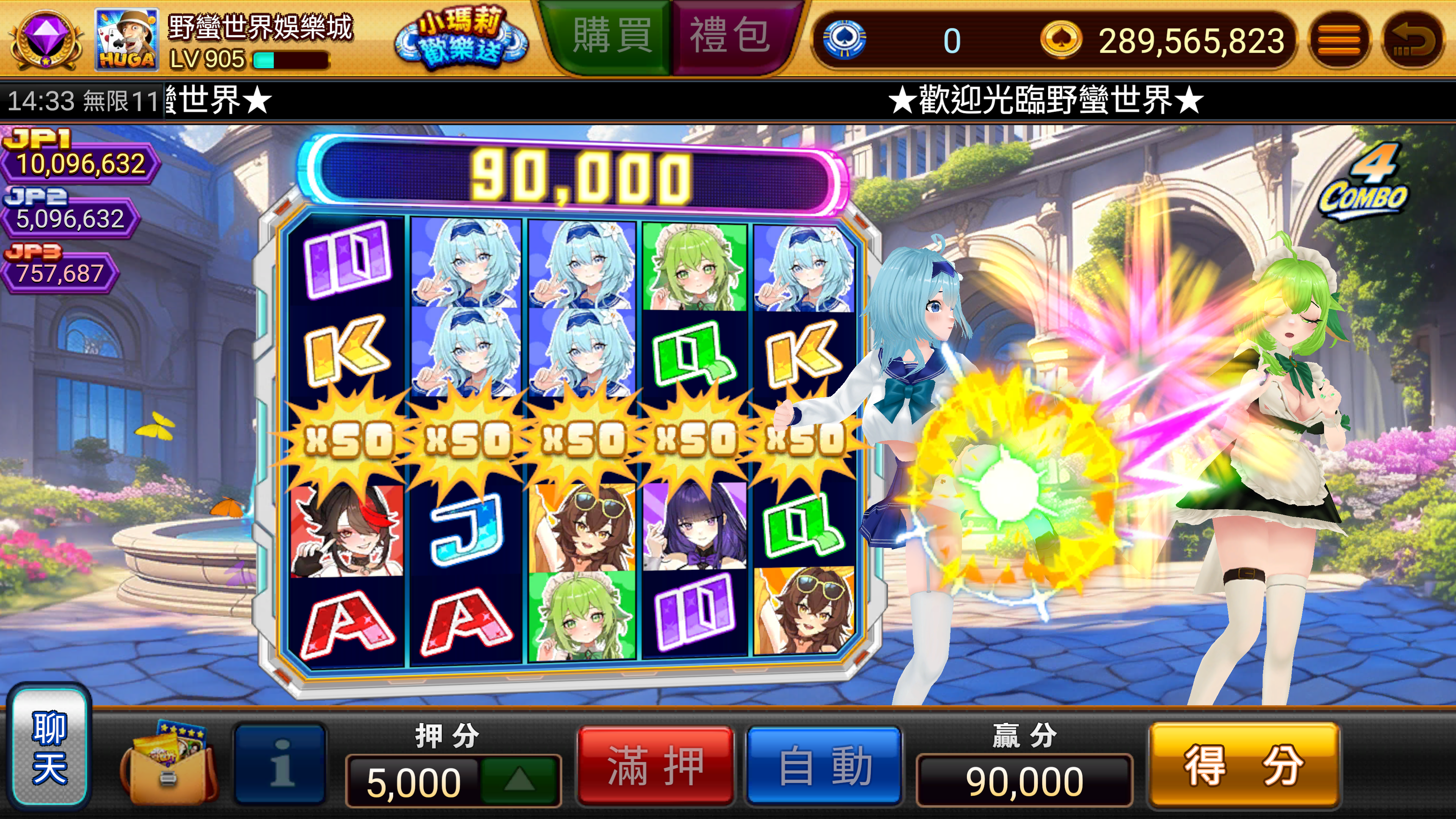This screenshot has height=819, width=1456.
Task: Collect winnings with 得分 button
Action: click(x=1244, y=766)
